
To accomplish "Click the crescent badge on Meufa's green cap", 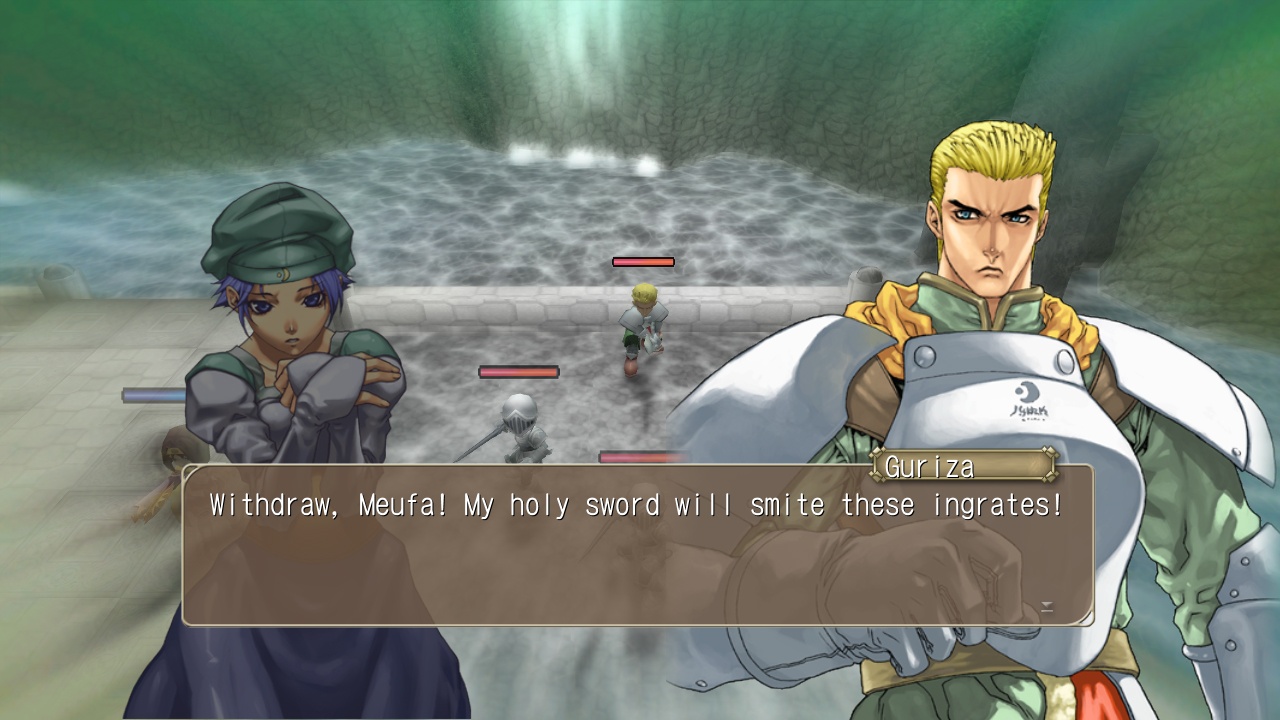I will pyautogui.click(x=284, y=274).
